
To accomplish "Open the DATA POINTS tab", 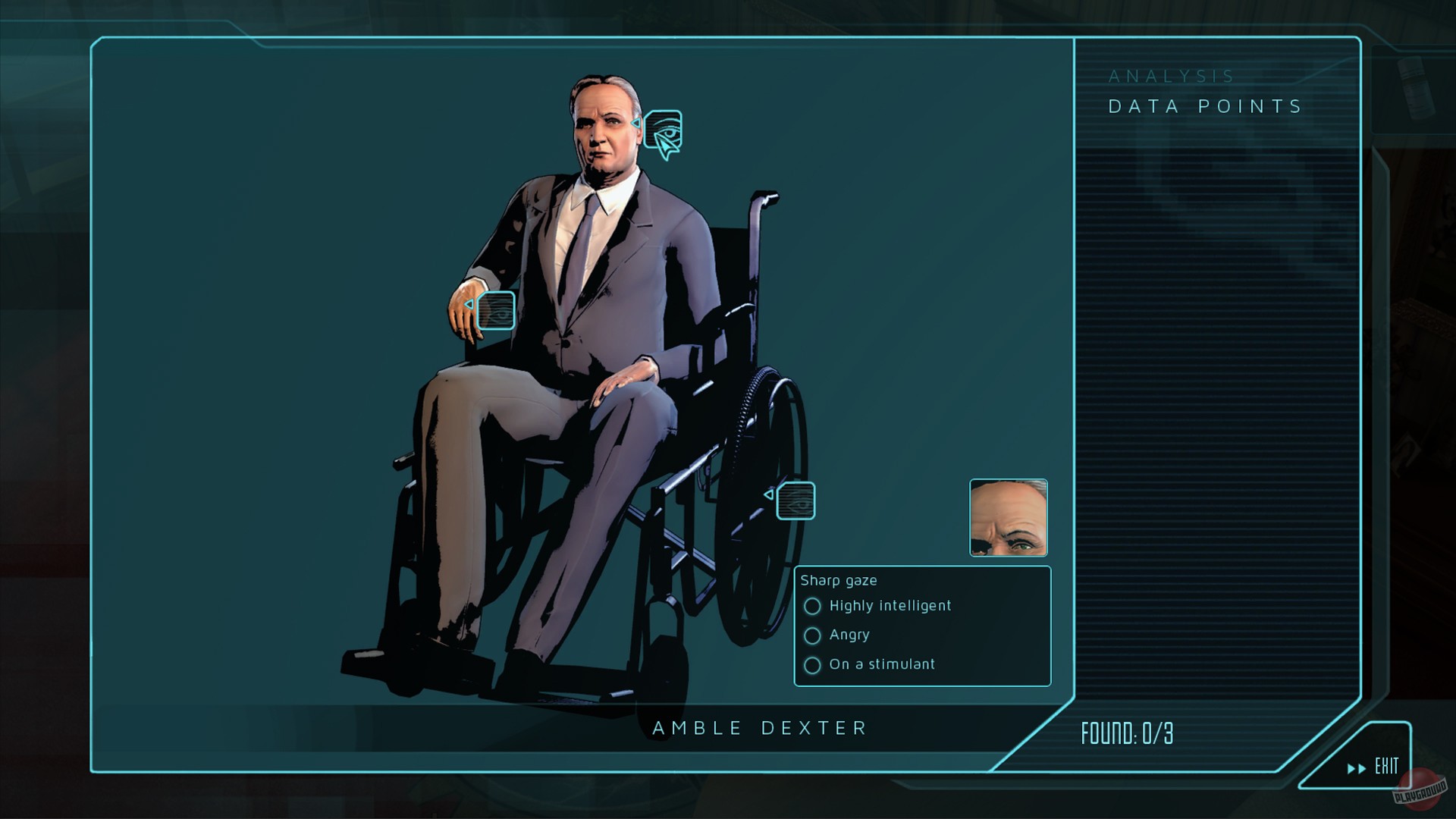I will (x=1204, y=106).
